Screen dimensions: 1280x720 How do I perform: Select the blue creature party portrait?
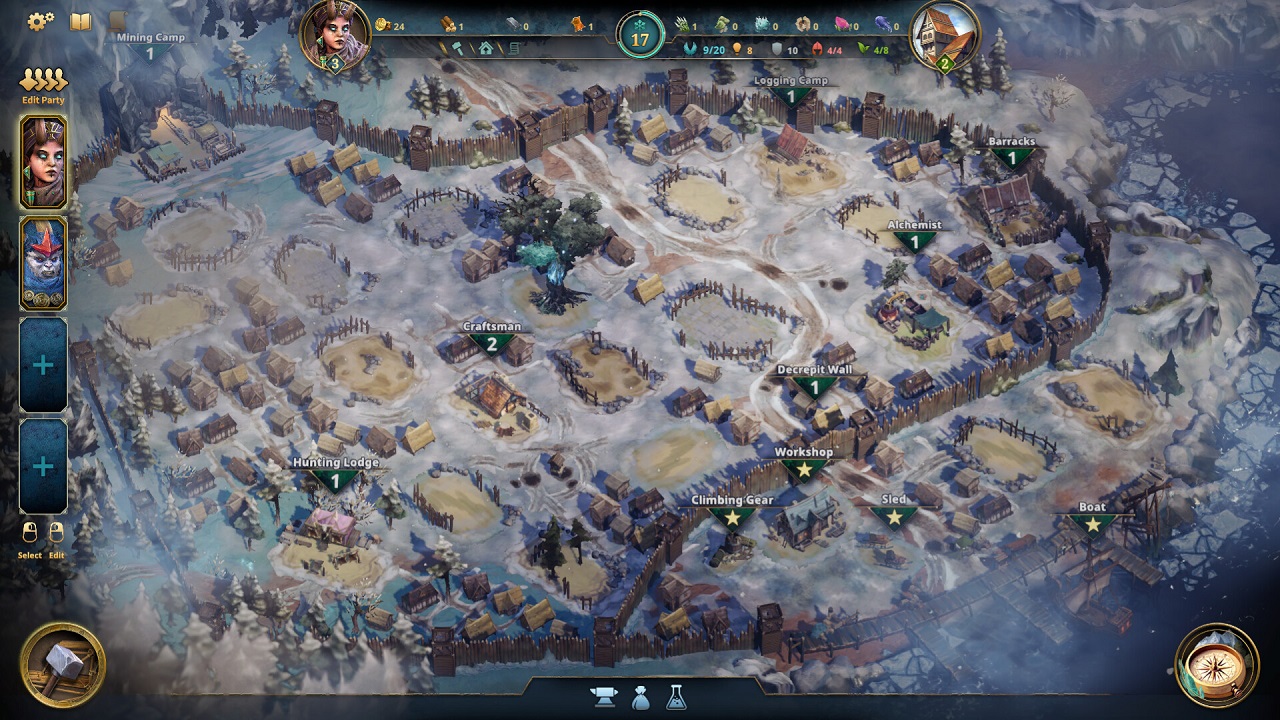tap(43, 262)
